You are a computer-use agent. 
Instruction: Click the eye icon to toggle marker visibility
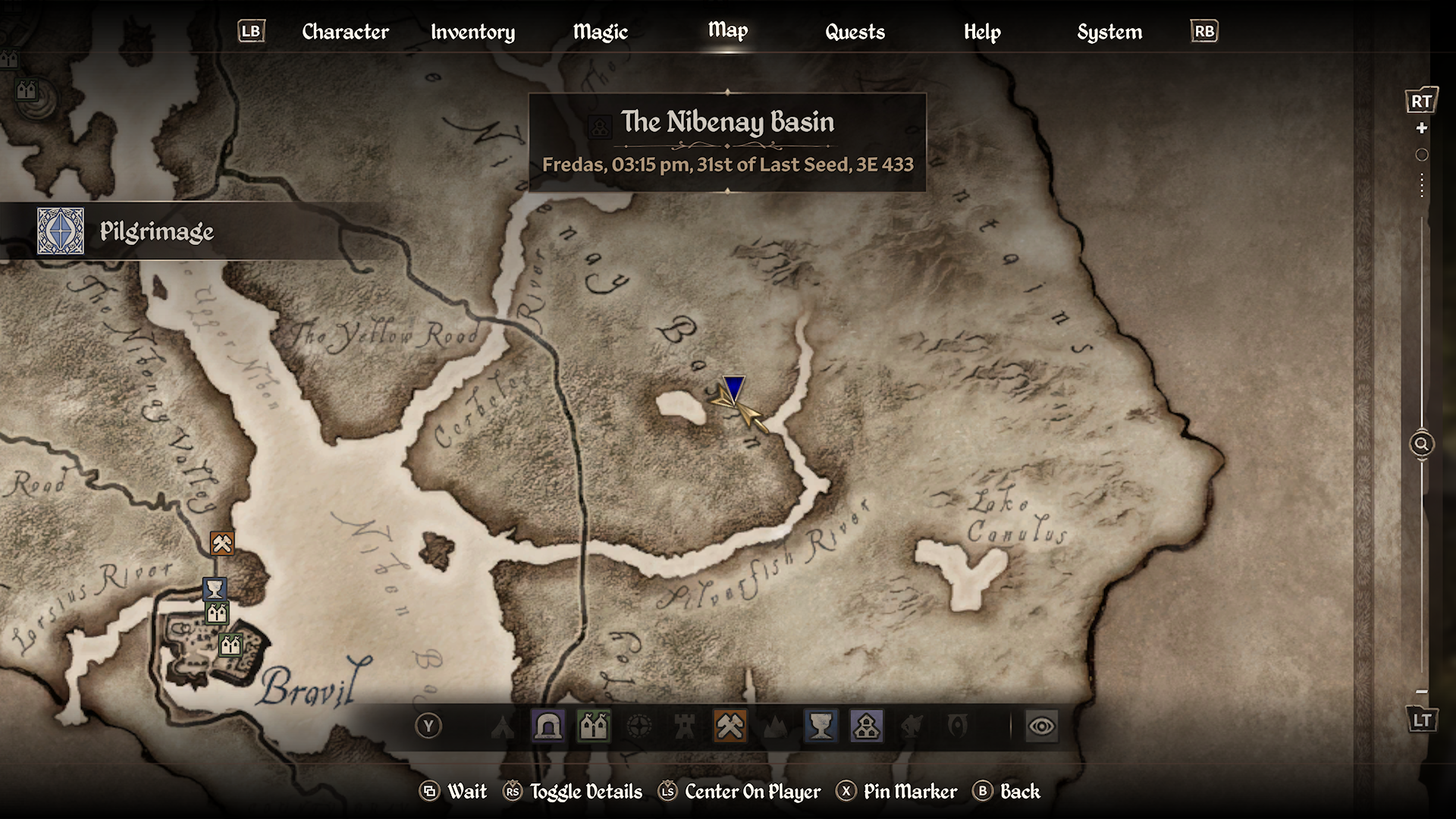[x=1041, y=726]
